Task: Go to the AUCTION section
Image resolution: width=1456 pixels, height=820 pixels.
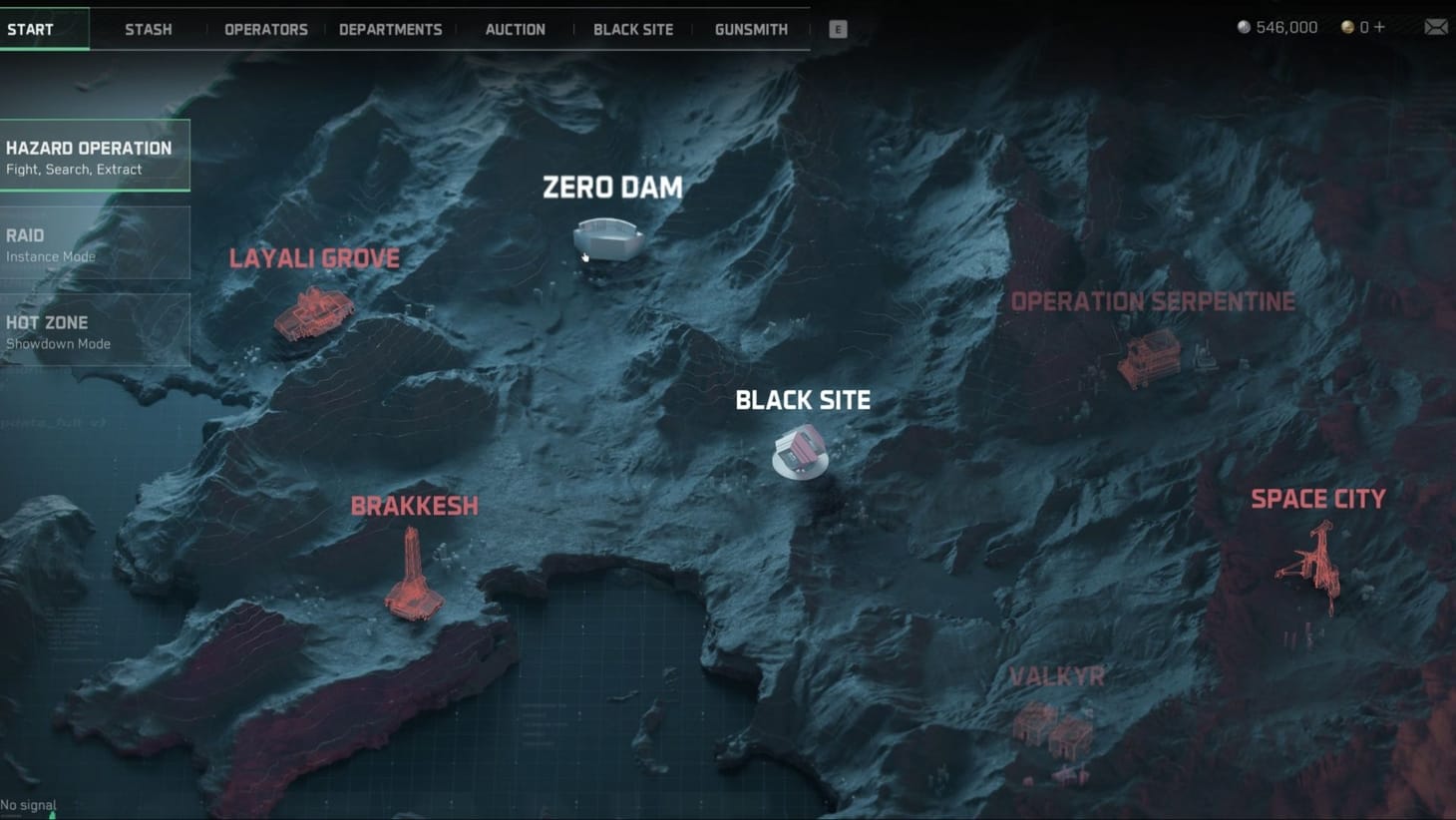Action: point(515,29)
